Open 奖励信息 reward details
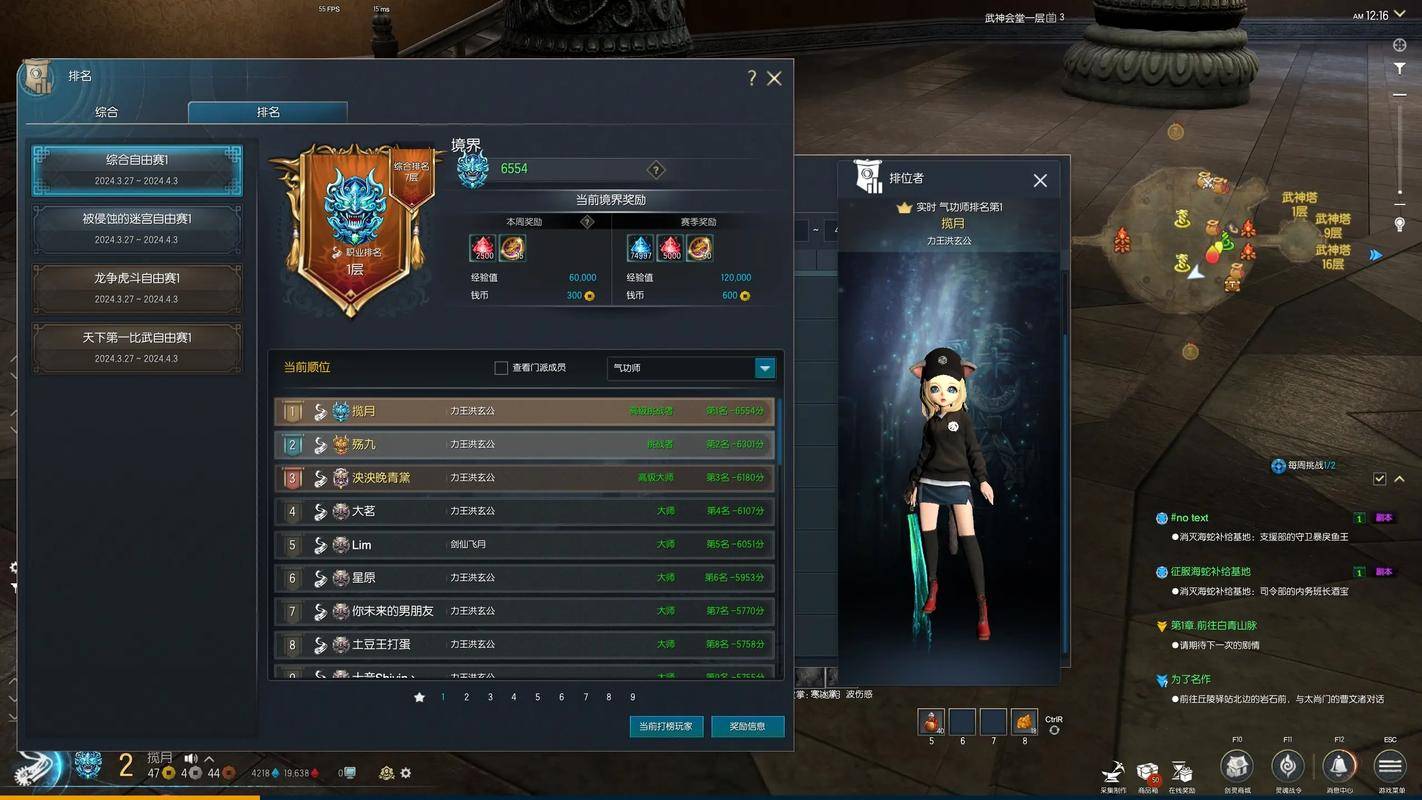 click(748, 727)
